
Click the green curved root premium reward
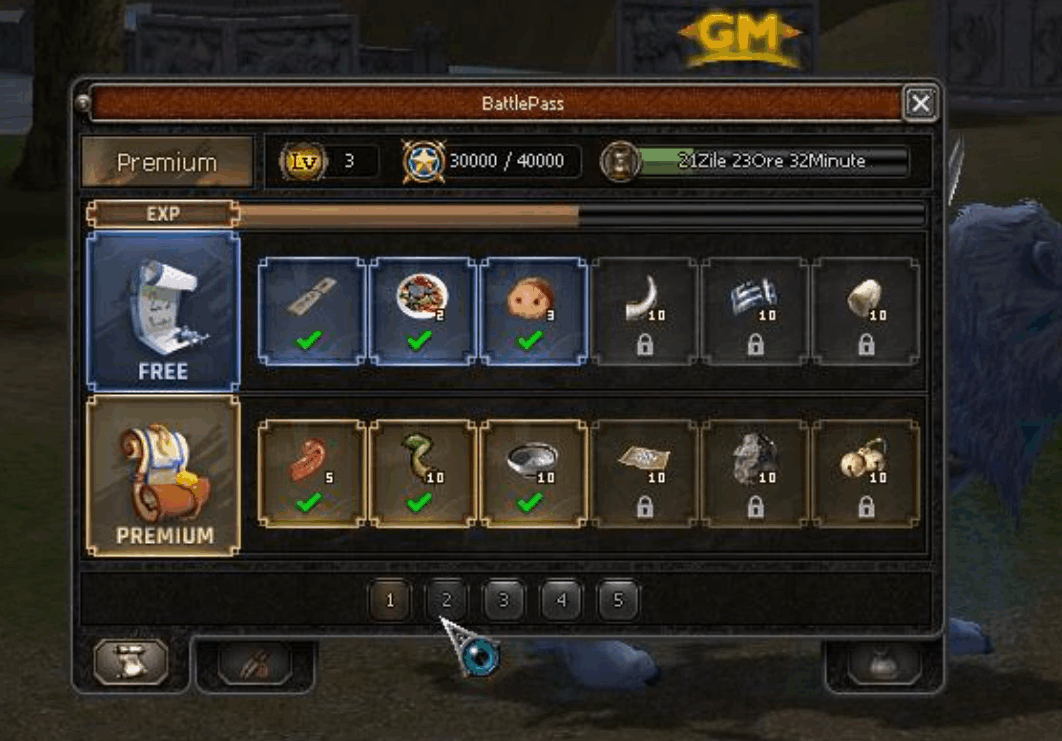[421, 473]
